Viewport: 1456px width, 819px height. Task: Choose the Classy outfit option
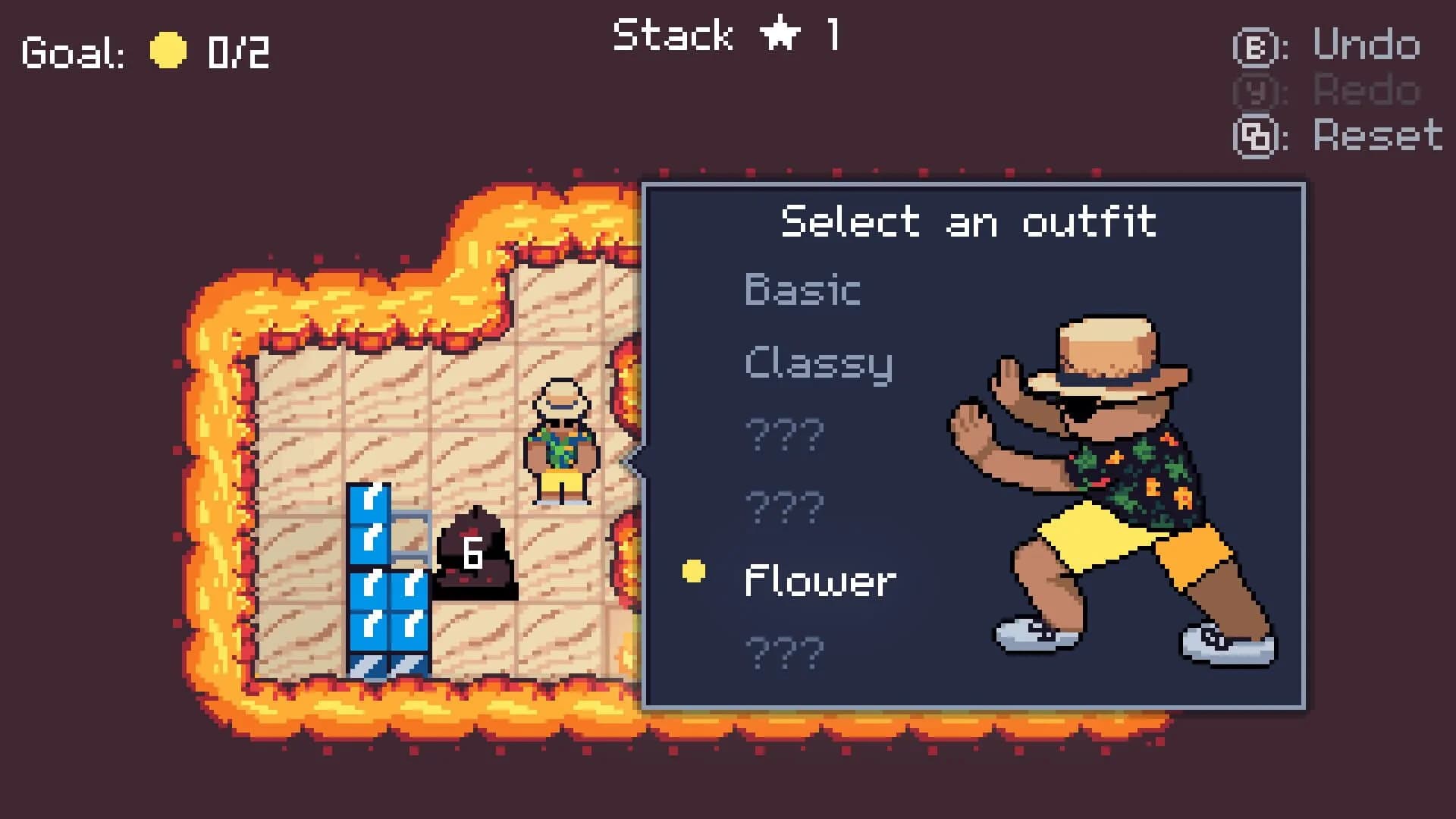pos(818,363)
